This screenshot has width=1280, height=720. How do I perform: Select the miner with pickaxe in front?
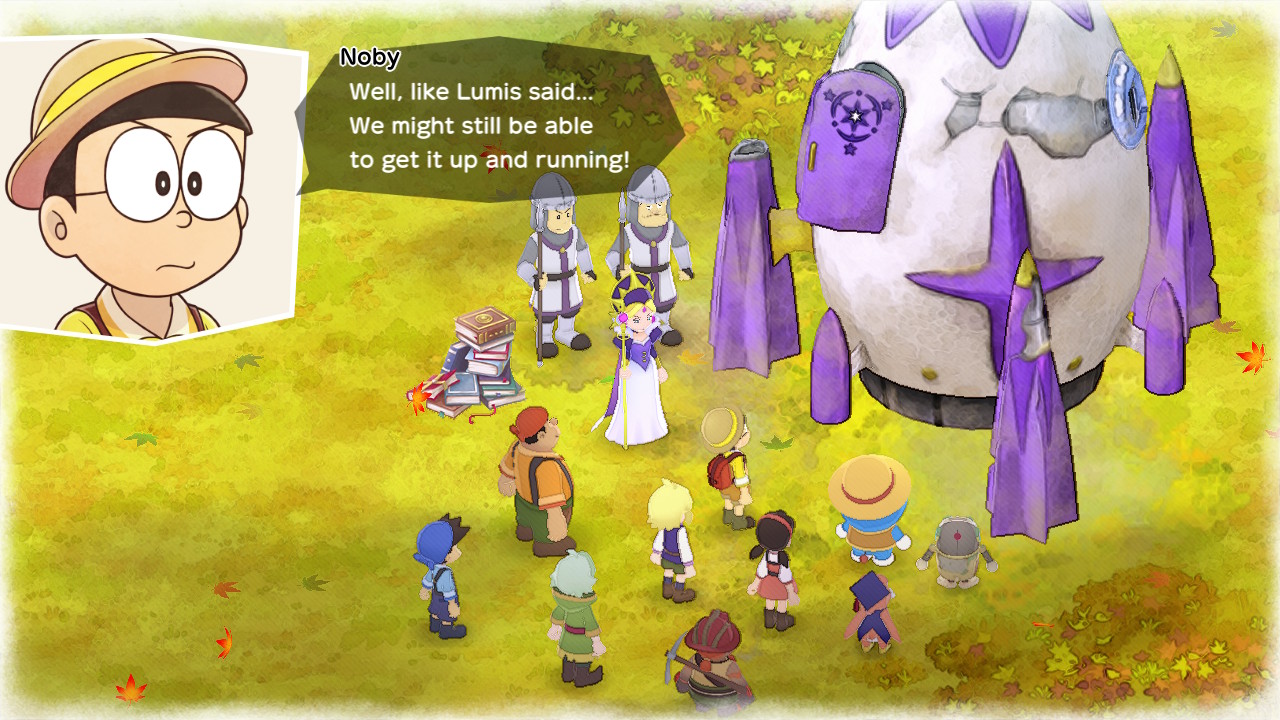(x=712, y=660)
